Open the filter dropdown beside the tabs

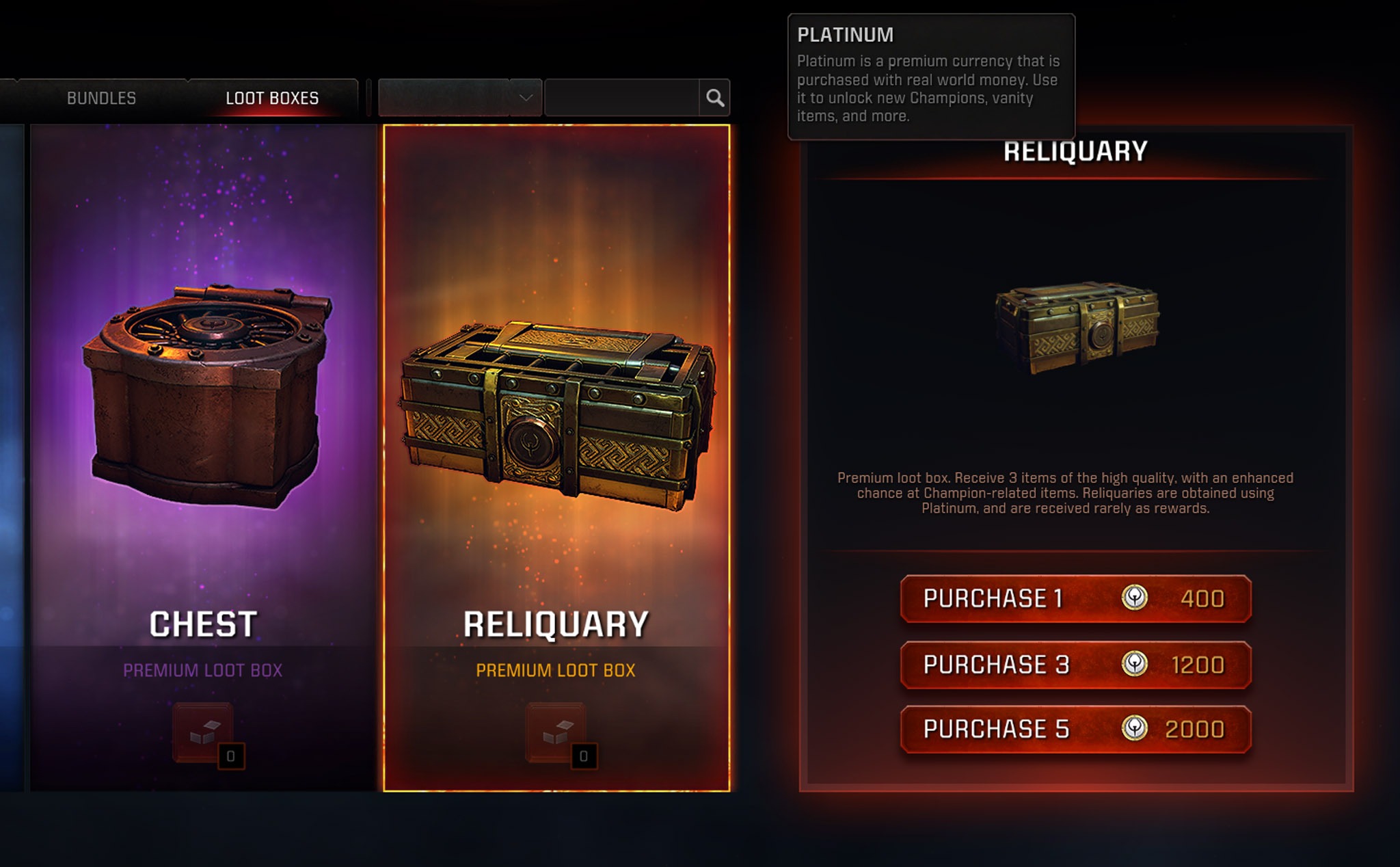pos(459,98)
